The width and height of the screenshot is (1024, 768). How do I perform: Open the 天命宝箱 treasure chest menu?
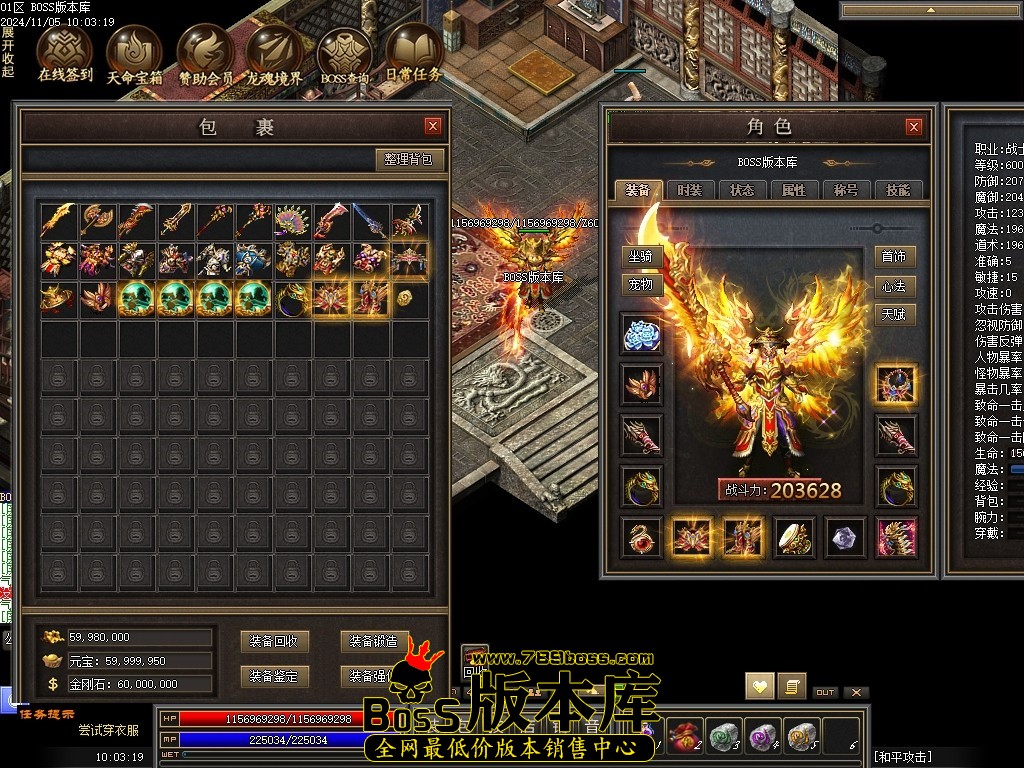[x=134, y=50]
